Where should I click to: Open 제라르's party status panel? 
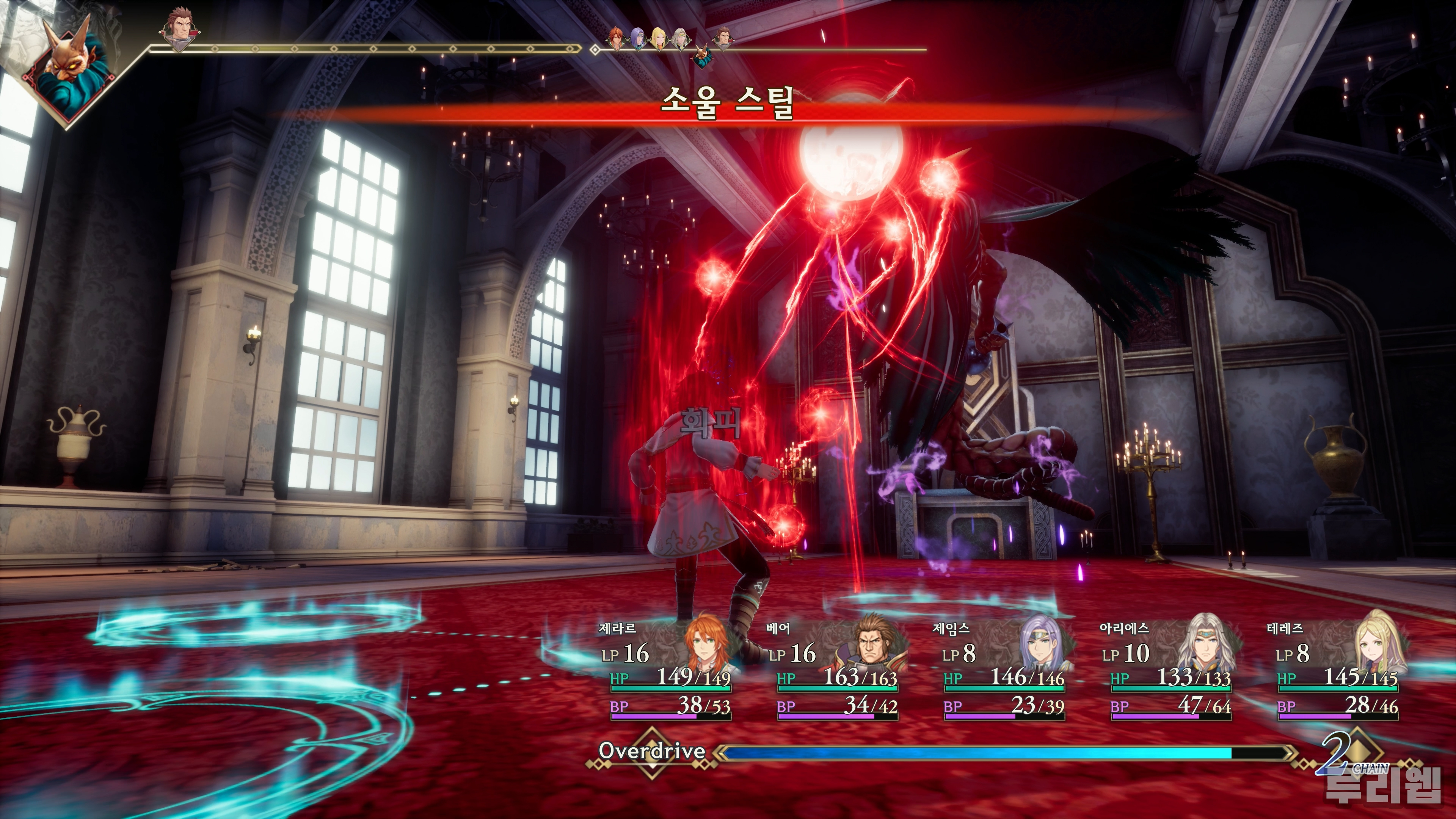pos(670,670)
